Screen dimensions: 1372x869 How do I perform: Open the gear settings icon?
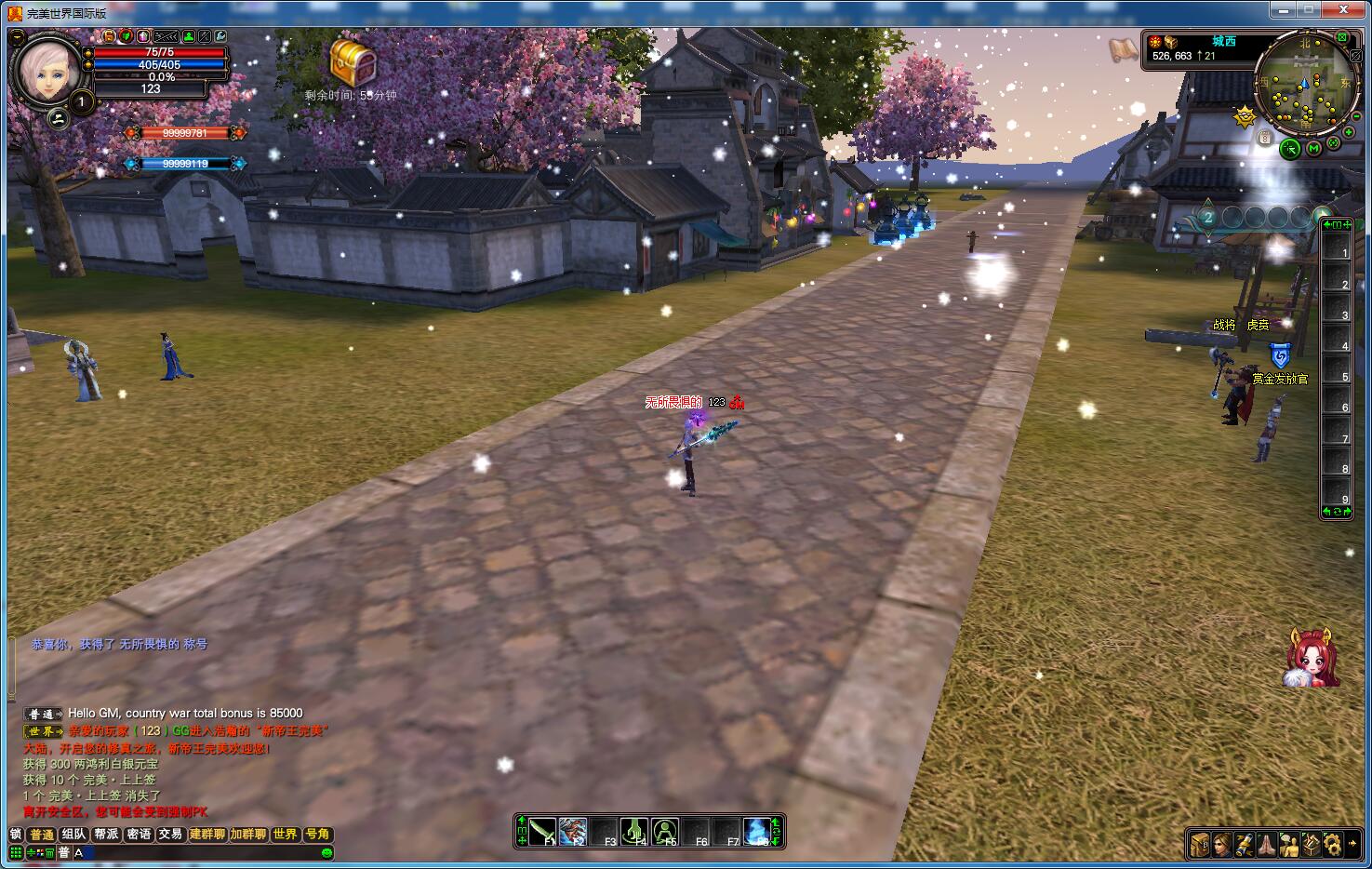point(1333,845)
